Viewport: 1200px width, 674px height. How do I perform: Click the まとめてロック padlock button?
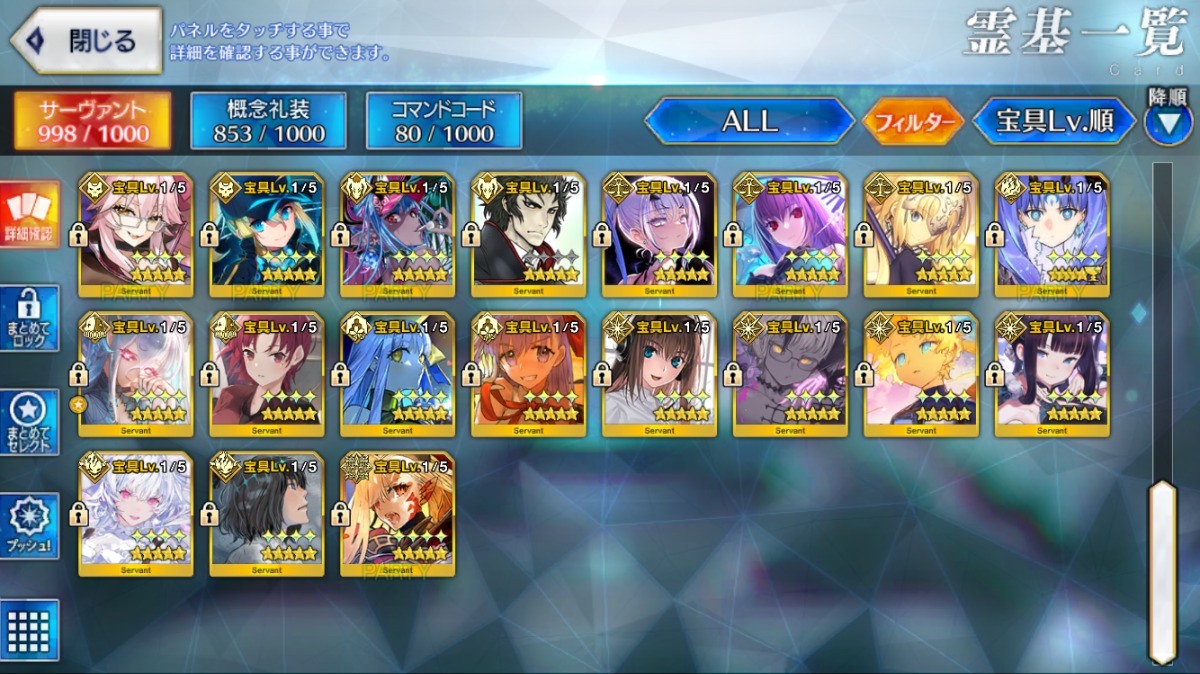[29, 318]
